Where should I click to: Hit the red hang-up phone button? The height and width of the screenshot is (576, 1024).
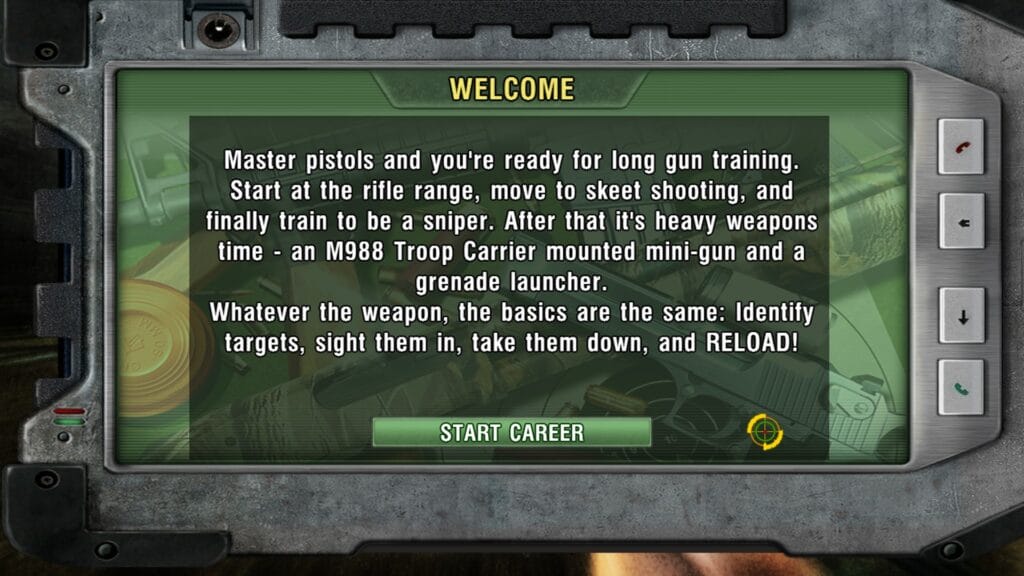[x=961, y=147]
